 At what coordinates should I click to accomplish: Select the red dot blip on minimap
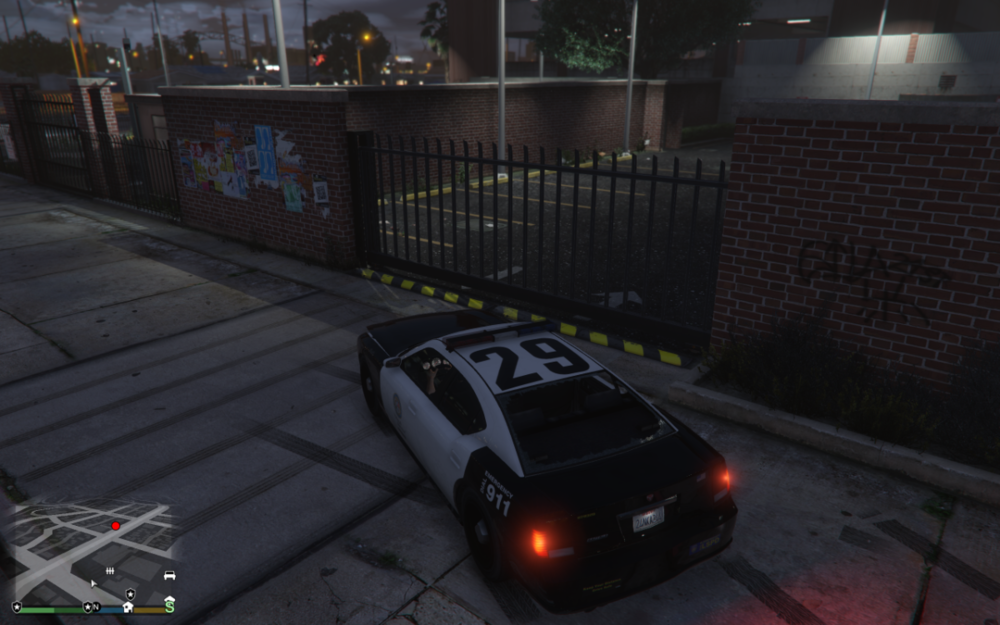point(115,525)
